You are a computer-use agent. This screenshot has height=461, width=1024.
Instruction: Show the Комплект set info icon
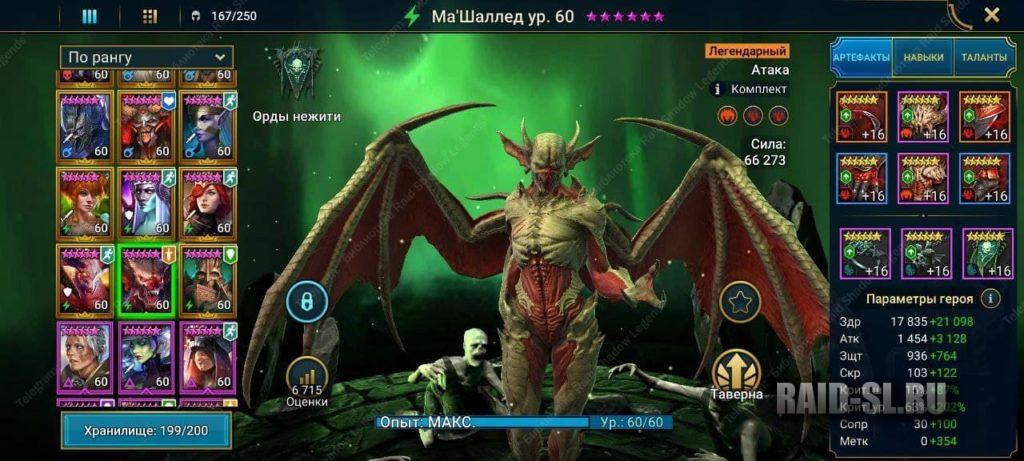coord(716,89)
